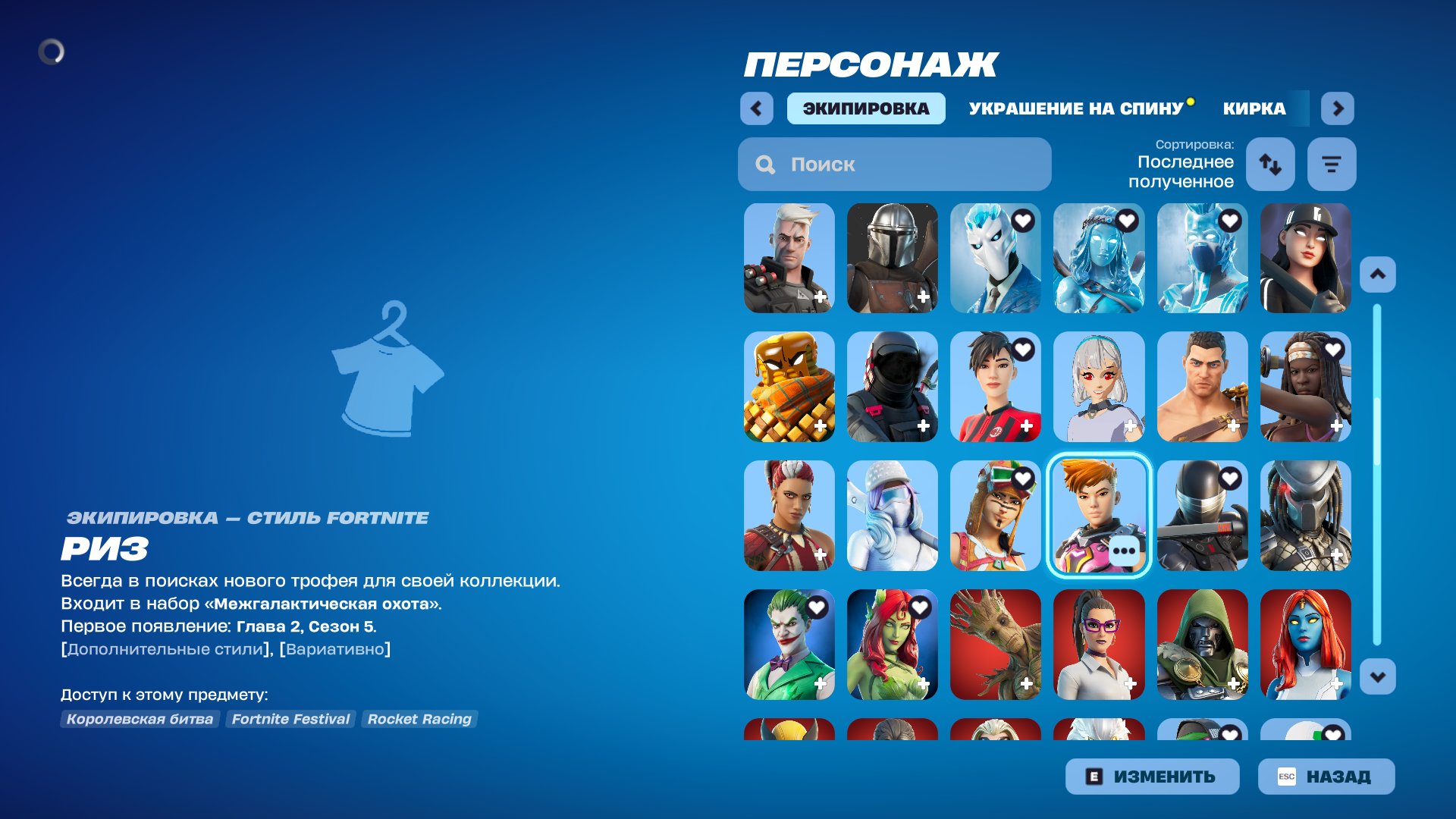Switch to УКРАШЕНИЕ НА СПИНУ tab

1077,108
